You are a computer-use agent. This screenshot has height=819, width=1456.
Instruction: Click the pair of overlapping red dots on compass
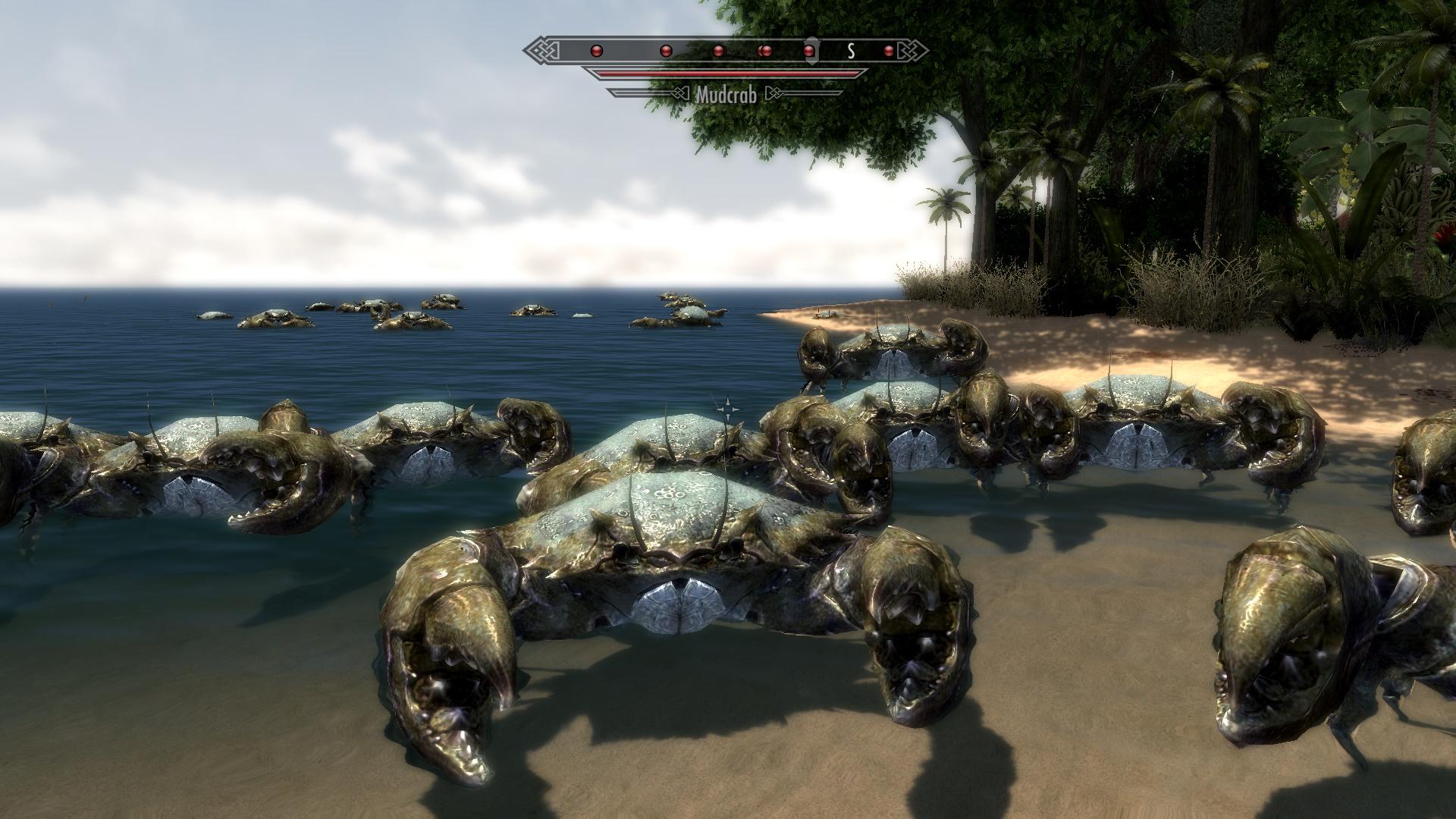click(766, 52)
